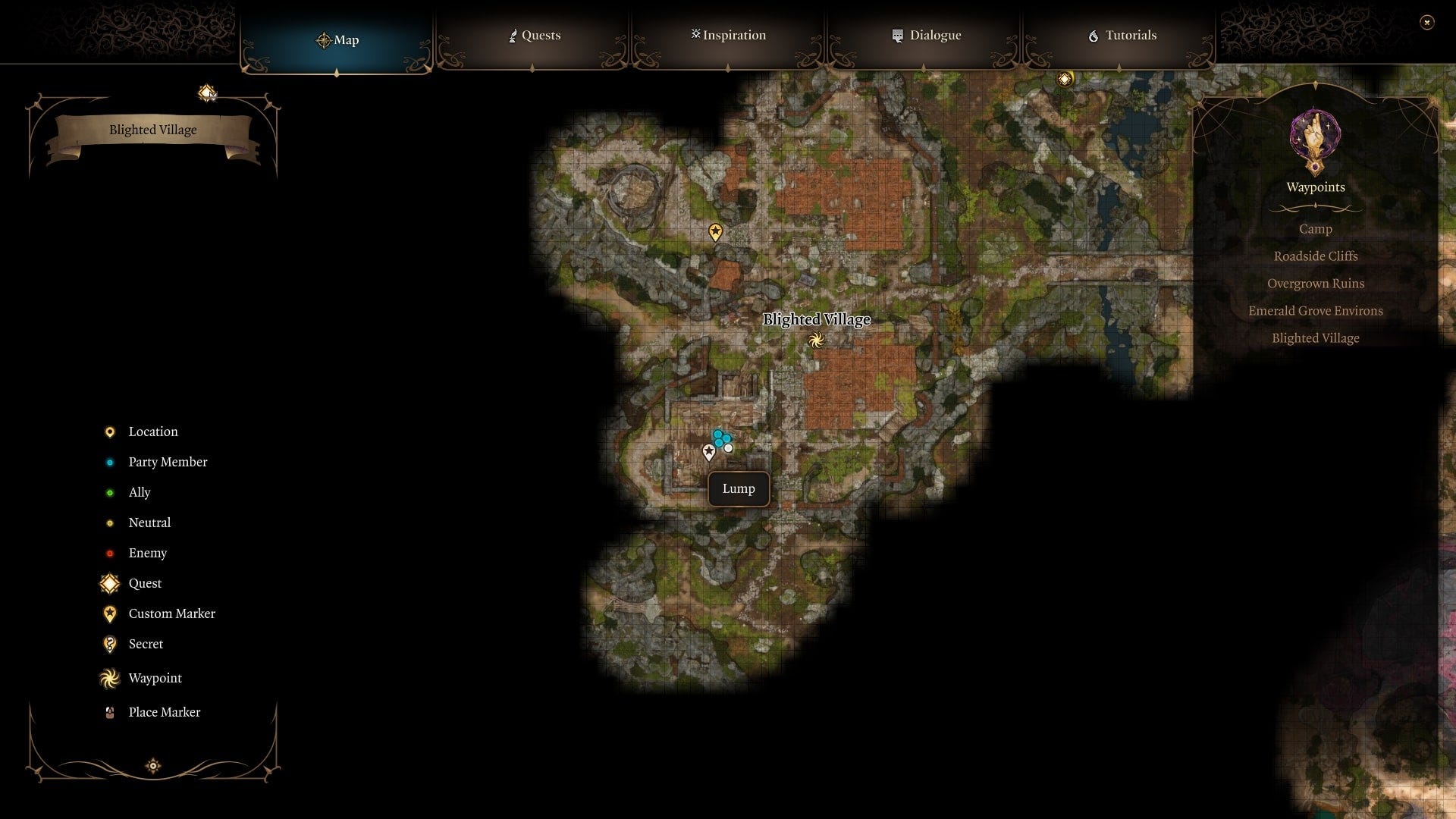Fast travel to Emerald Grove Environs
The height and width of the screenshot is (819, 1456).
[x=1316, y=310]
